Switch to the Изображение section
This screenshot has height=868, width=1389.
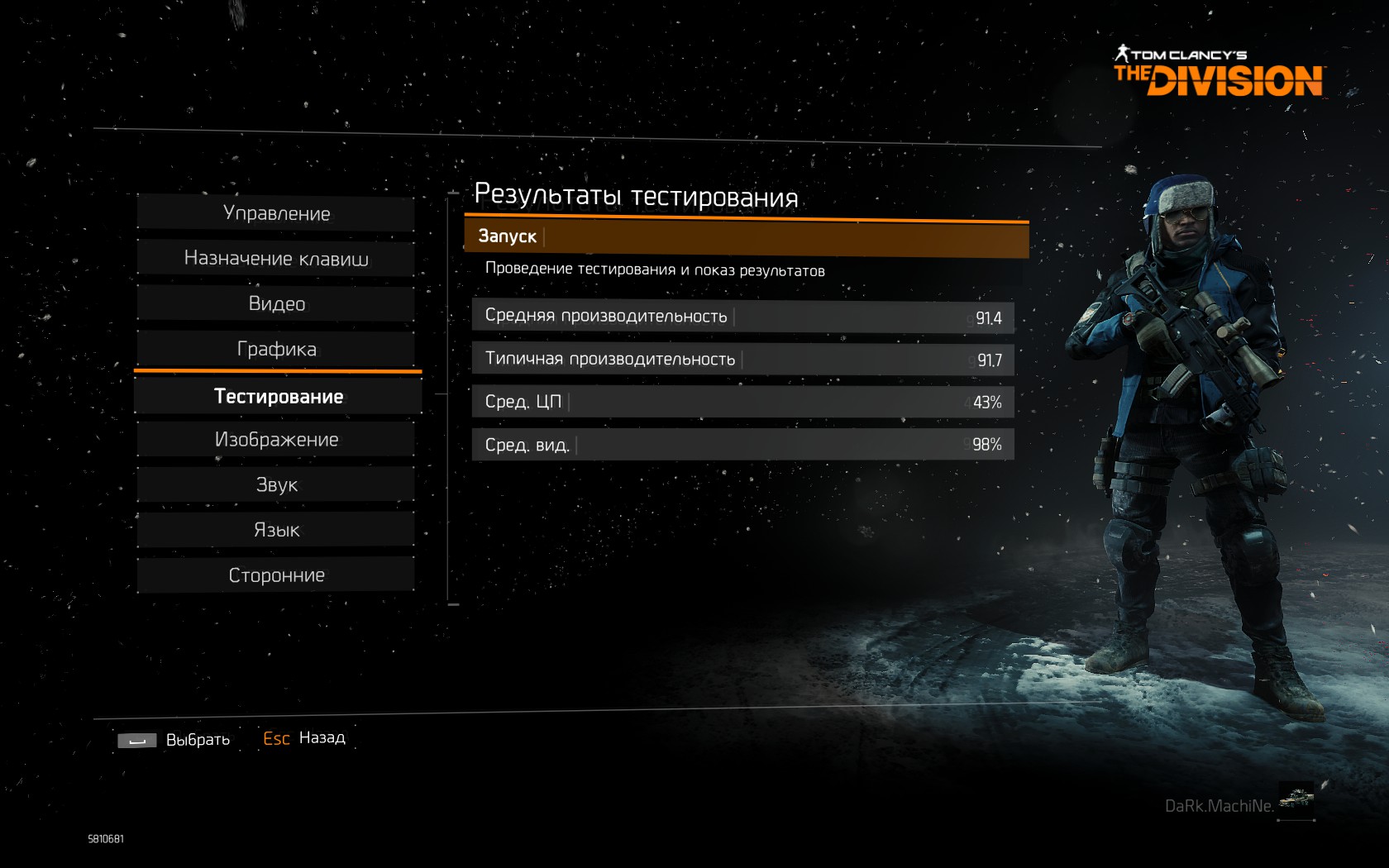pyautogui.click(x=276, y=440)
